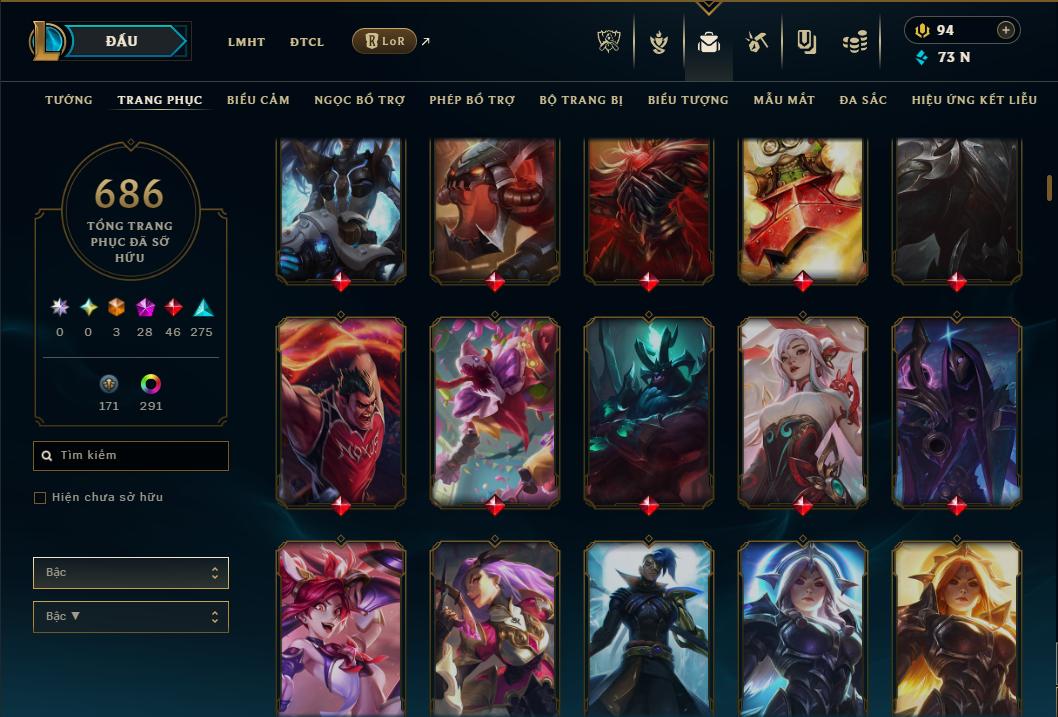Open the PHÉP BỔ TRỢ tab
This screenshot has height=717, width=1058.
pyautogui.click(x=472, y=100)
